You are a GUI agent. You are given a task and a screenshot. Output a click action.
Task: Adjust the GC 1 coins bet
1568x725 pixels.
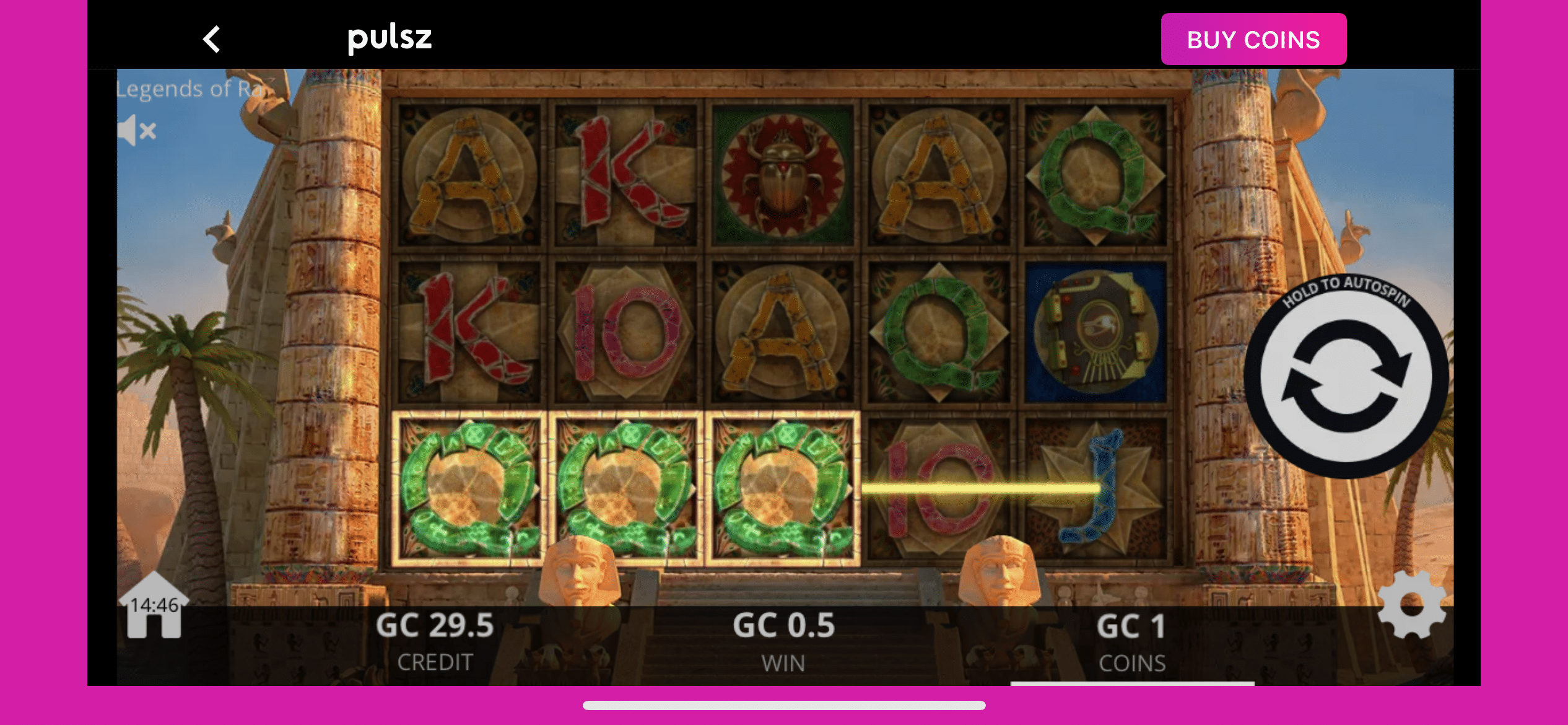[x=1131, y=641]
